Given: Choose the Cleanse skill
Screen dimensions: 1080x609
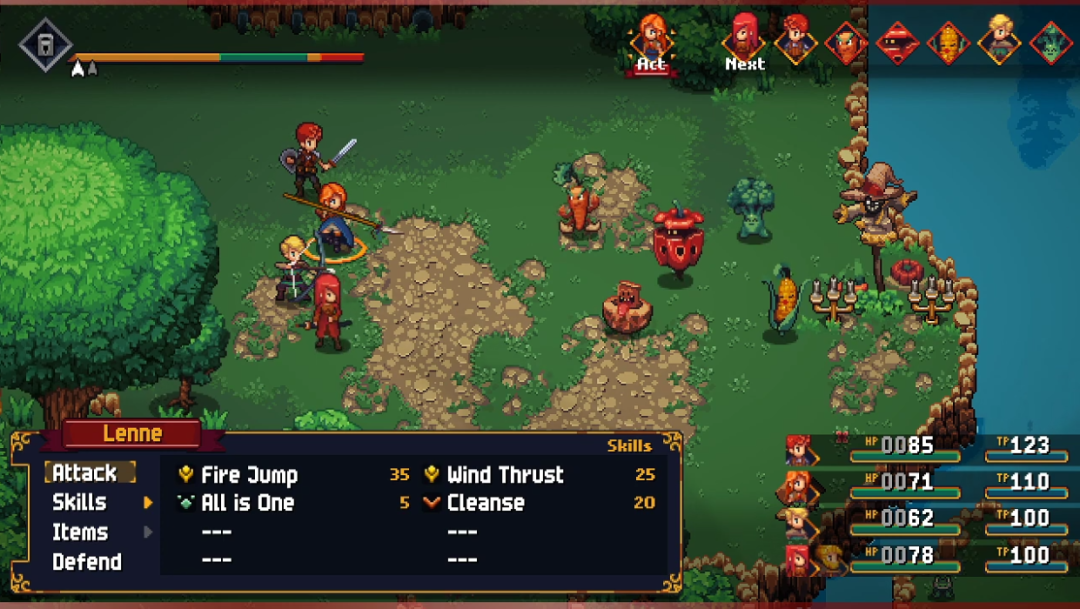Looking at the screenshot, I should [485, 503].
